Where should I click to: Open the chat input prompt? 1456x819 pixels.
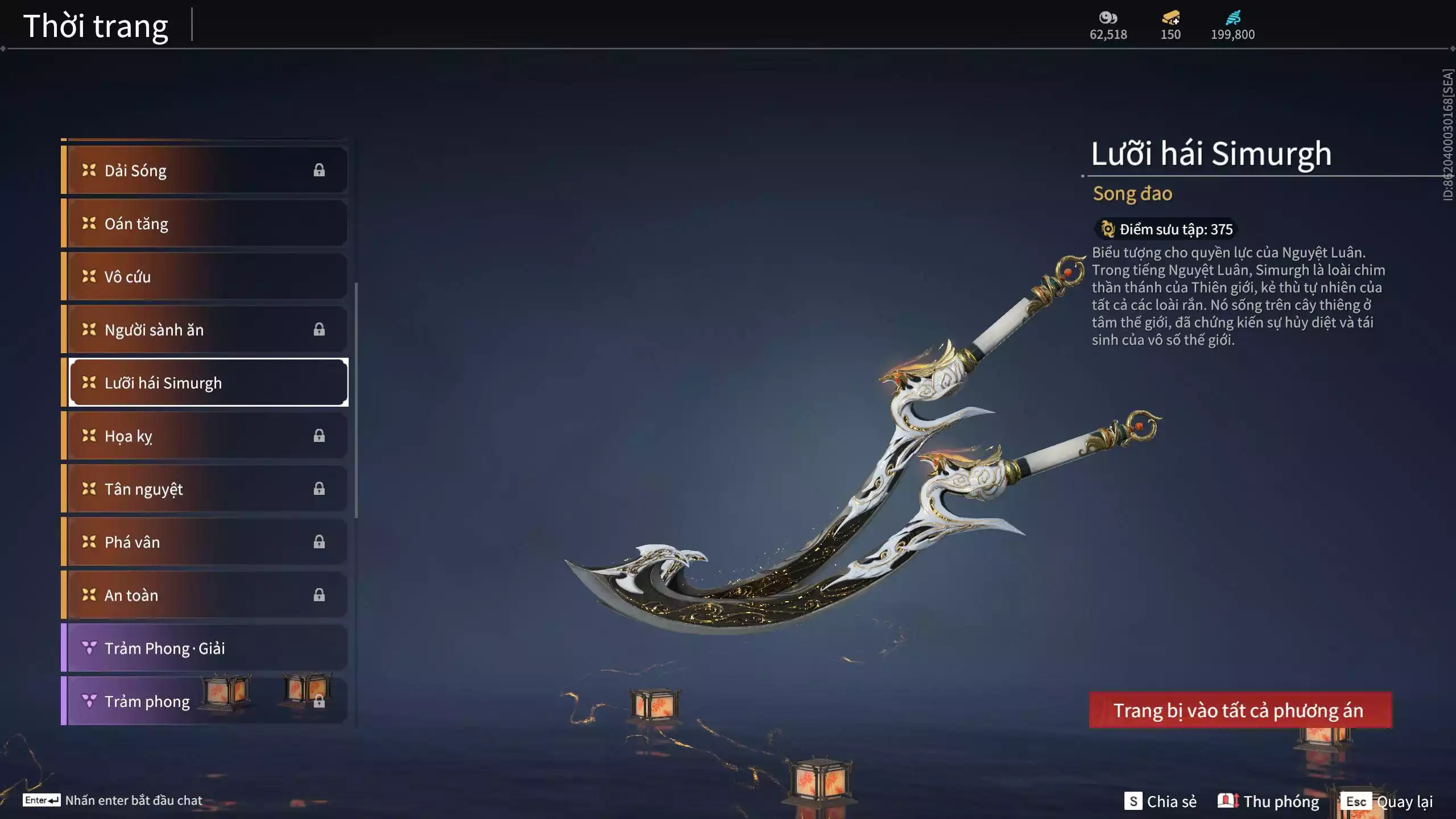coord(113,800)
